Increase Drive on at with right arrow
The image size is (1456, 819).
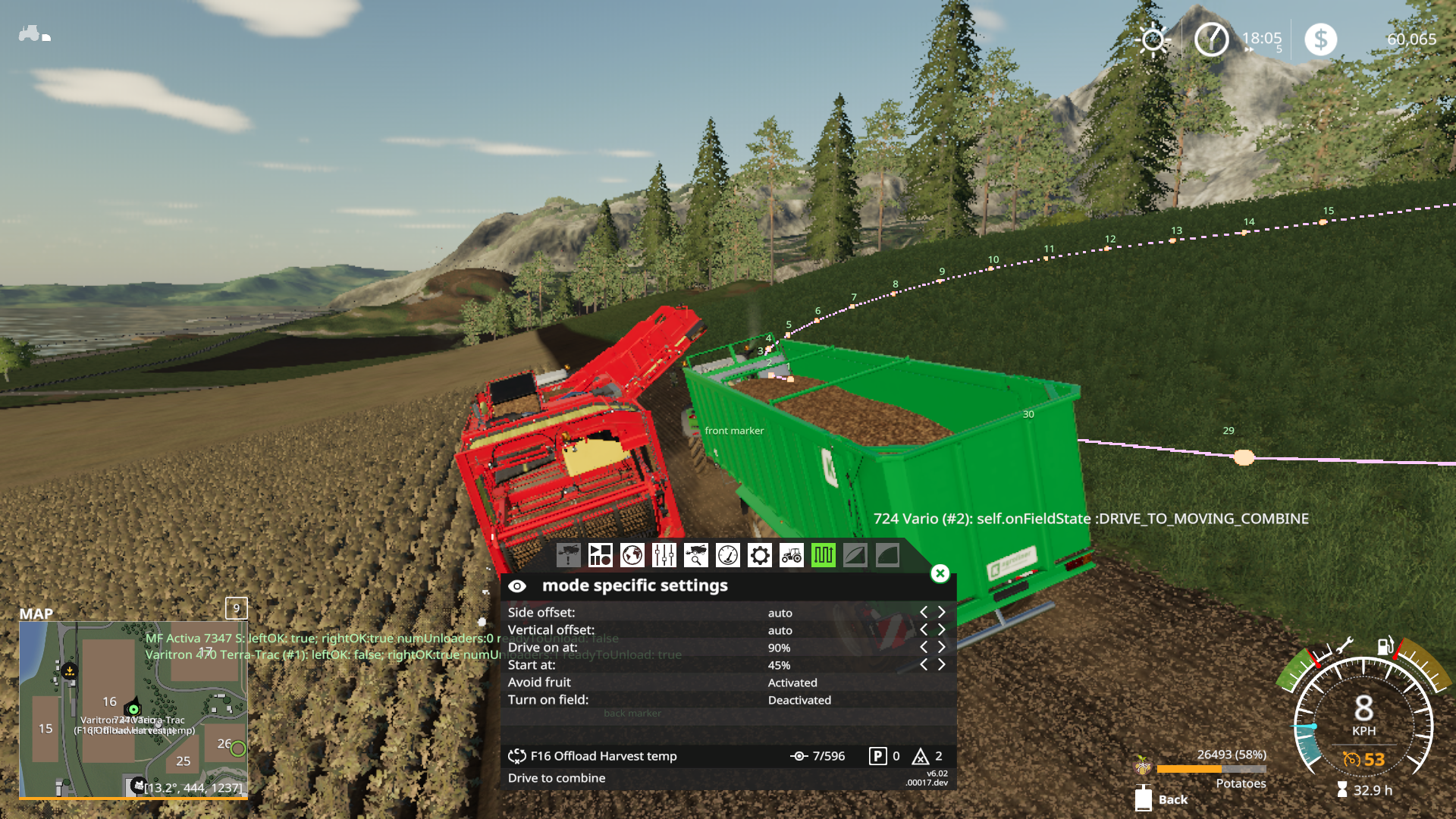[942, 648]
